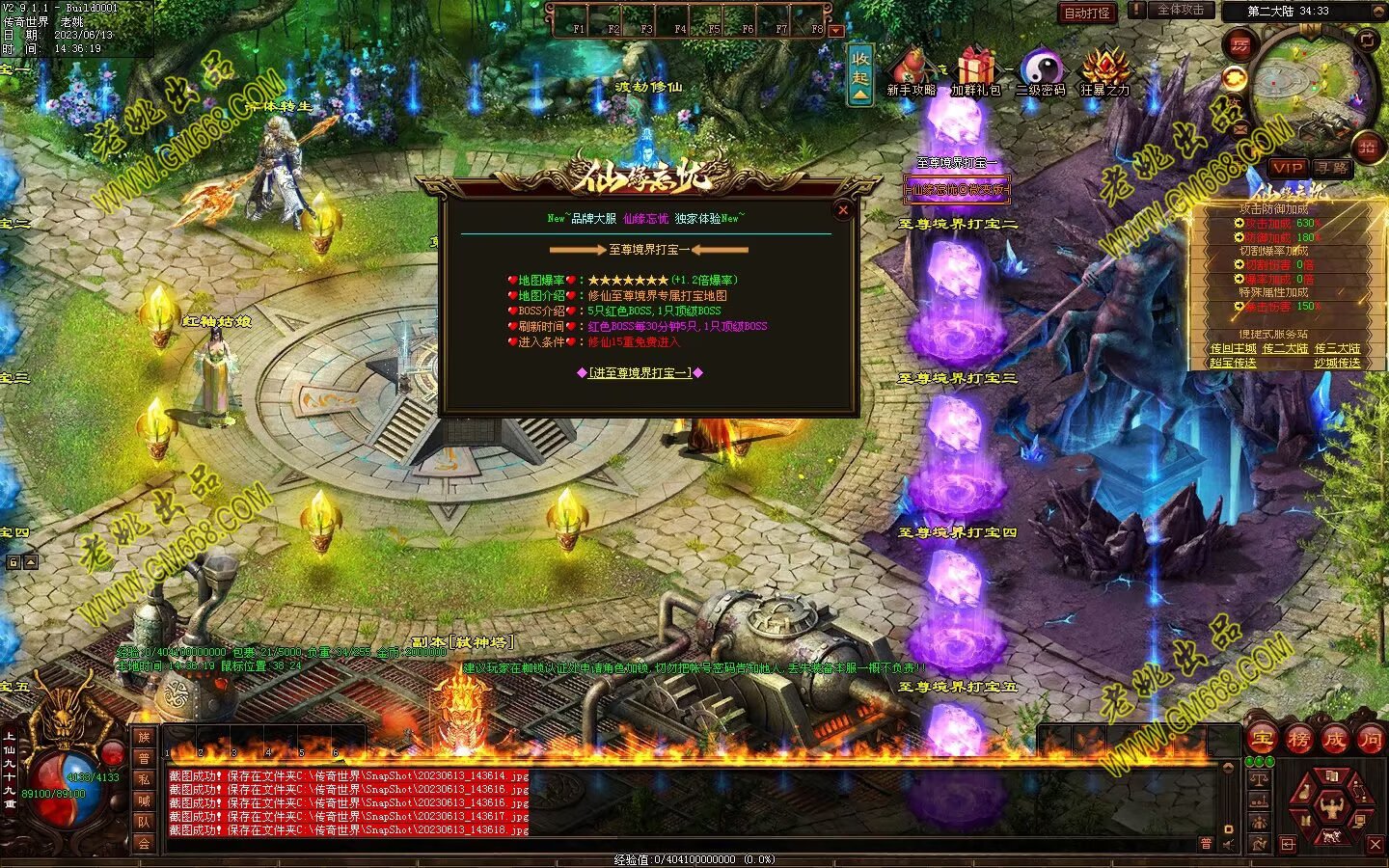Show the 榜 rankings button
The height and width of the screenshot is (868, 1389).
(x=1298, y=740)
